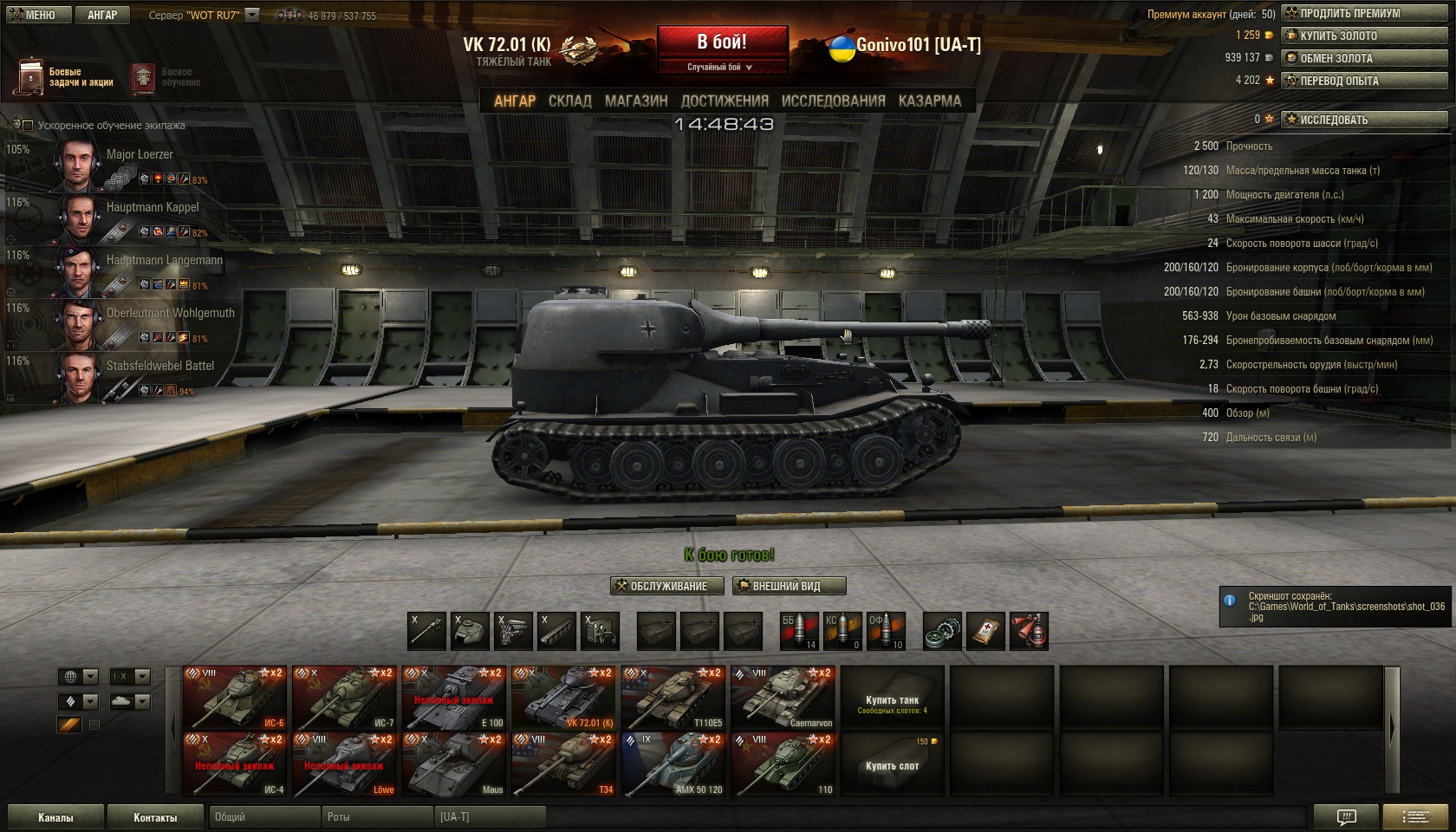Click the ПЕРЕВОД ОПЫТА button
Viewport: 1456px width, 832px height.
pyautogui.click(x=1364, y=81)
